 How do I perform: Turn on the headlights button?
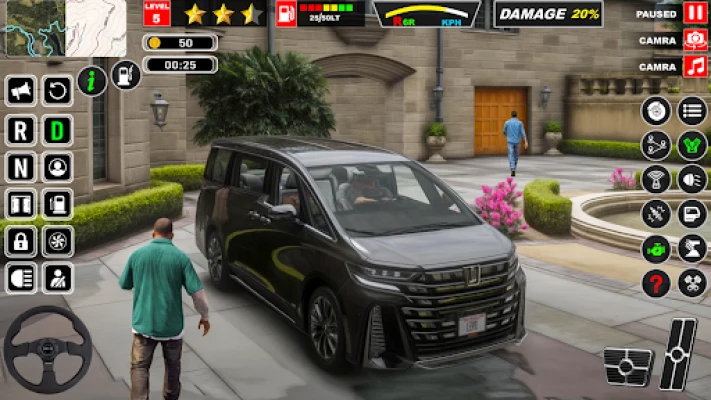(20, 277)
